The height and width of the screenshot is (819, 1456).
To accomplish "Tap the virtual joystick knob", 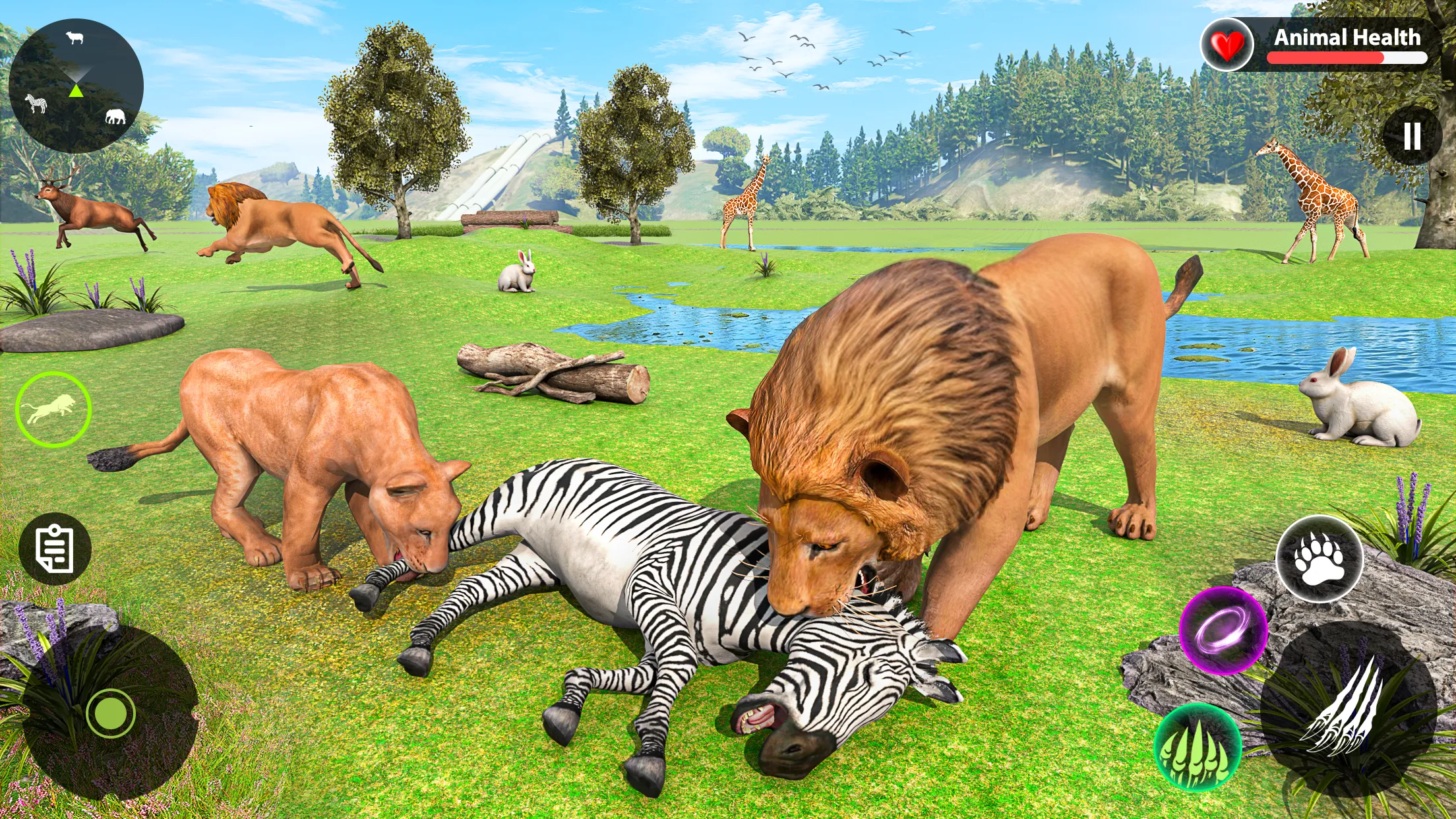I will click(110, 713).
